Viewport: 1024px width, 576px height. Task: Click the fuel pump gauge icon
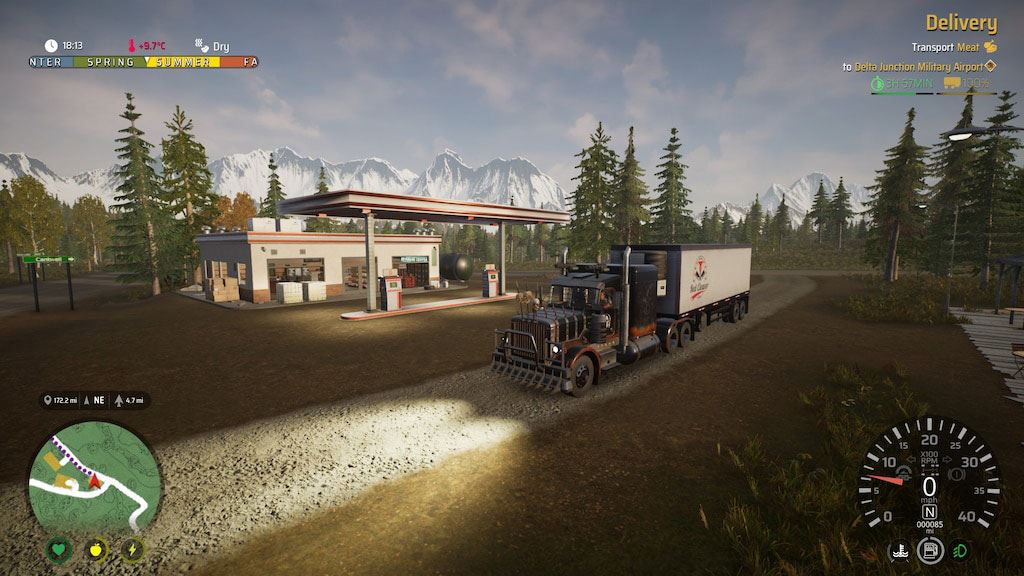point(930,550)
